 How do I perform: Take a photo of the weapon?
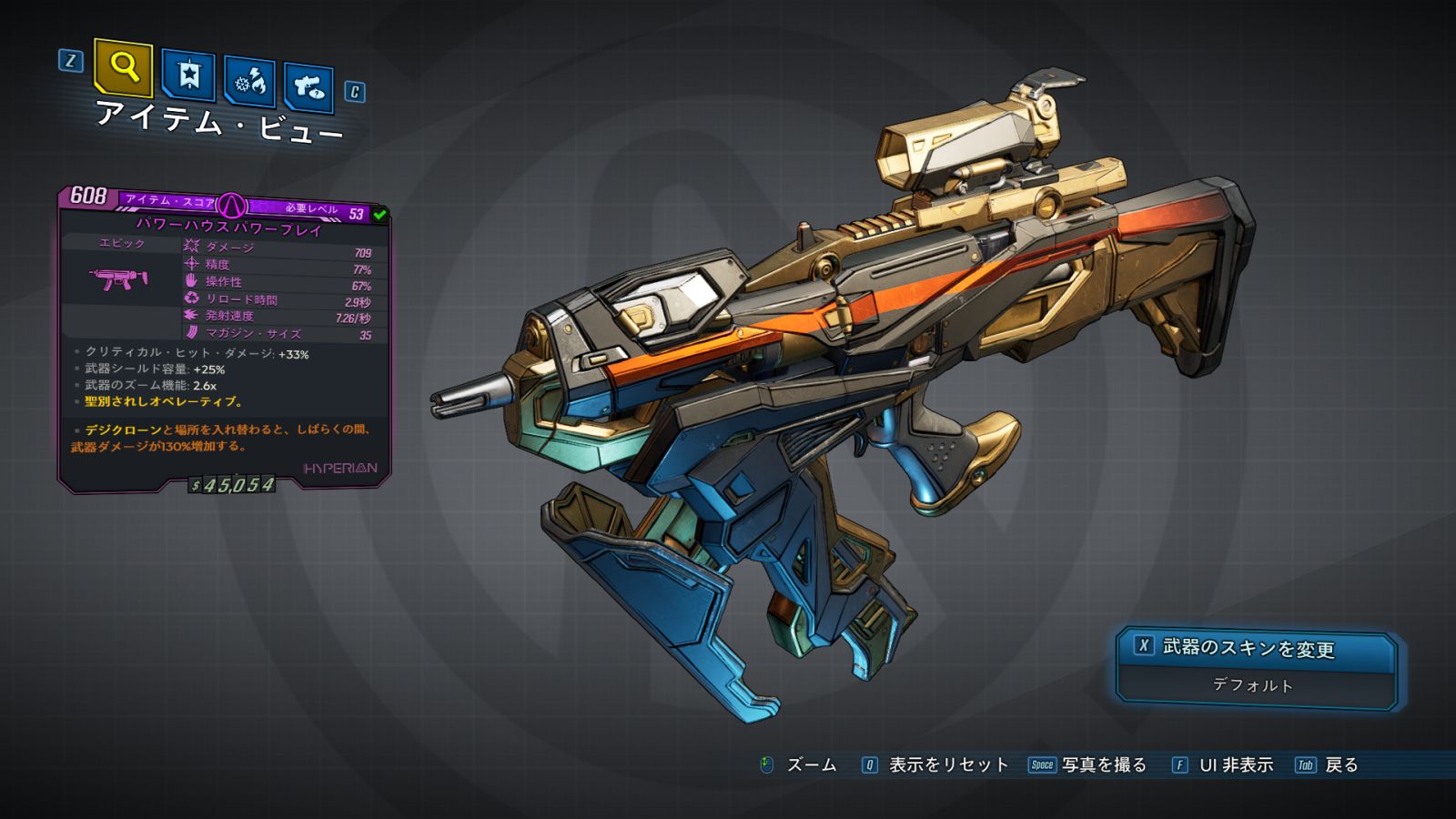point(1088,765)
